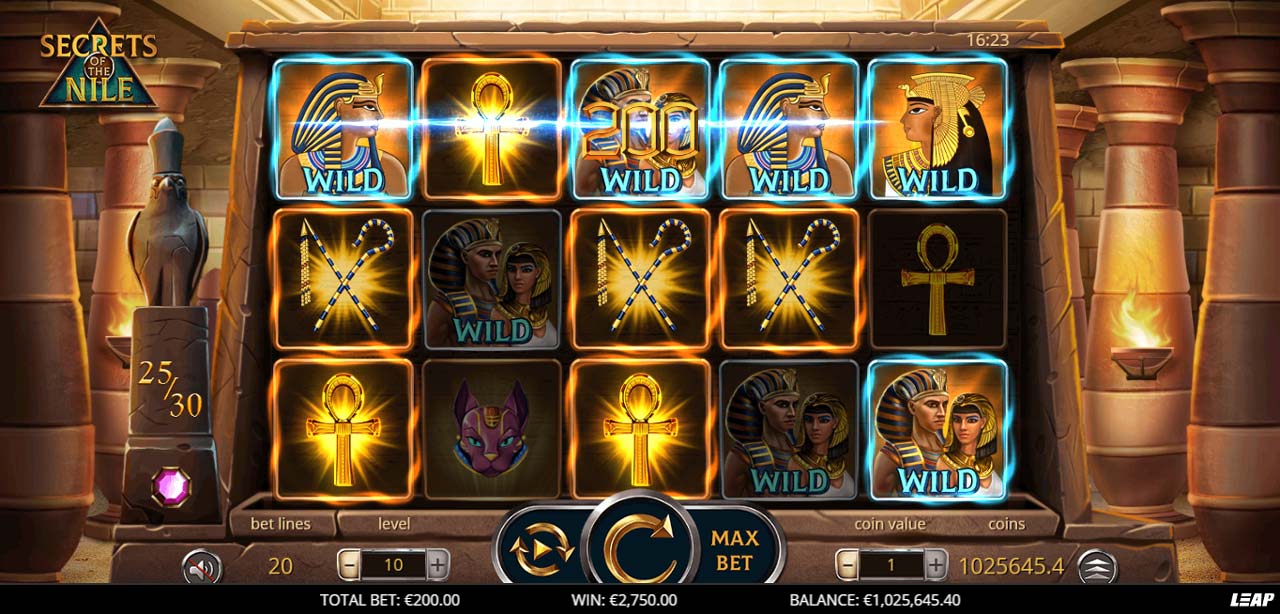1280x614 pixels.
Task: Decrease the bet level with minus
Action: tap(348, 565)
